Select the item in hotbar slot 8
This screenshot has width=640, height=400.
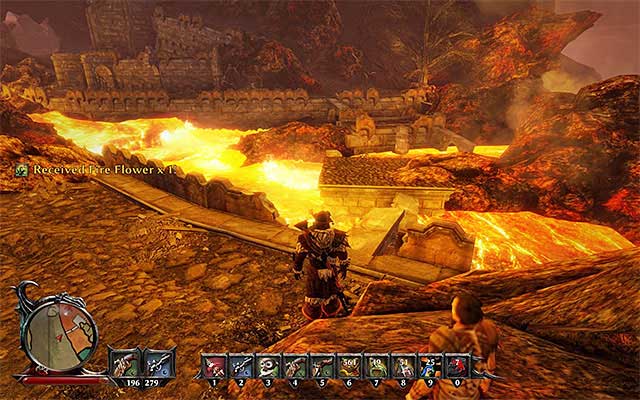(404, 365)
